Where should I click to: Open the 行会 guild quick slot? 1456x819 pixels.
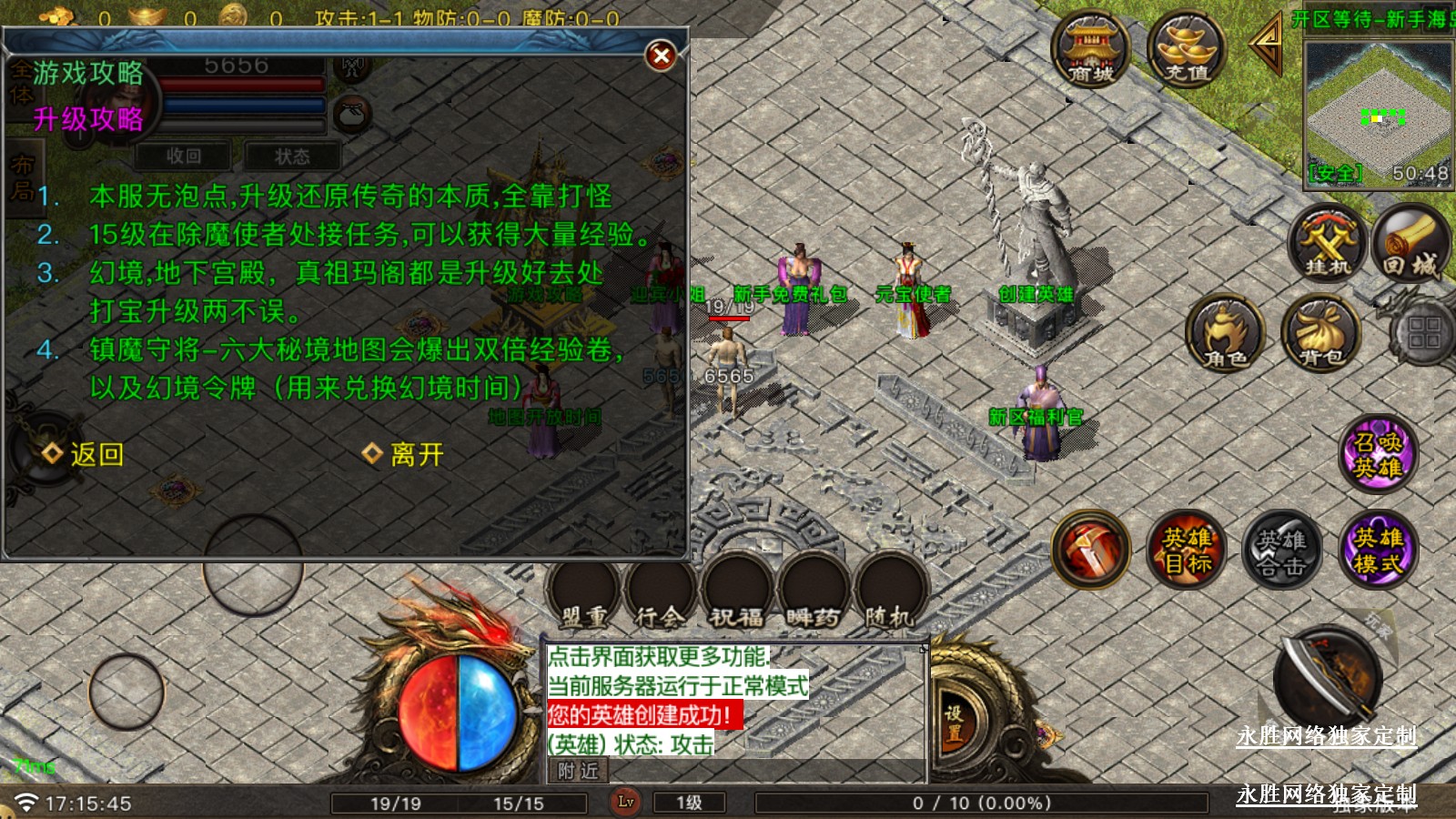660,593
